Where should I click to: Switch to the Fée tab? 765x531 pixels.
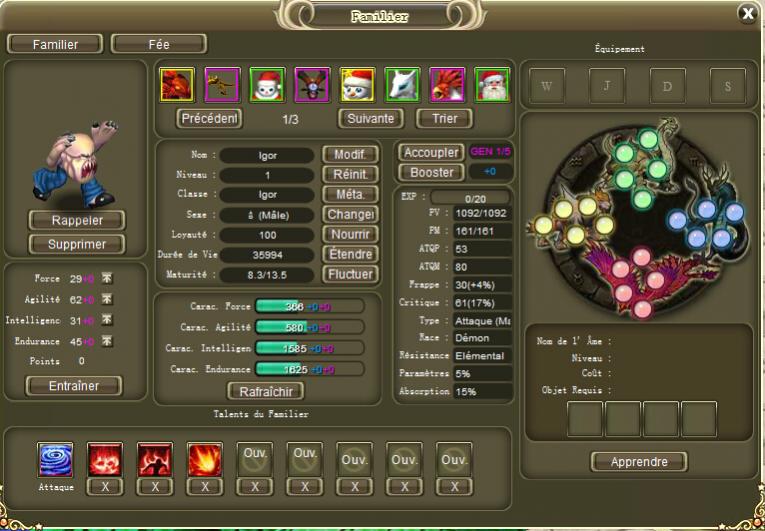click(159, 44)
